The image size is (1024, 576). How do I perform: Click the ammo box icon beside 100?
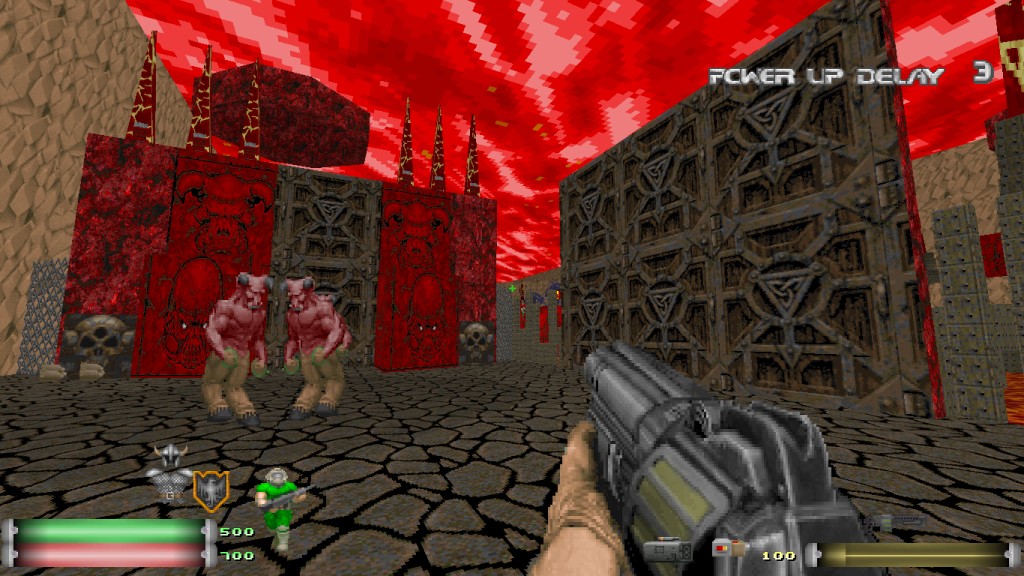tap(729, 548)
